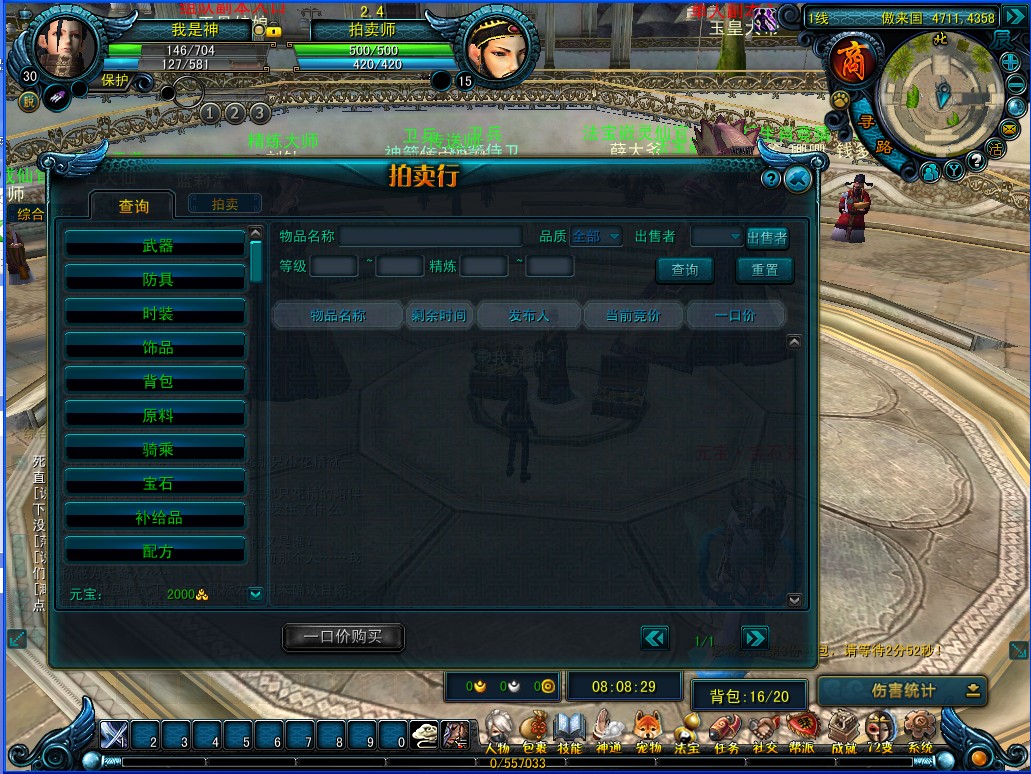1031x774 pixels.
Task: Switch to the 拍卖 tab
Action: point(225,204)
